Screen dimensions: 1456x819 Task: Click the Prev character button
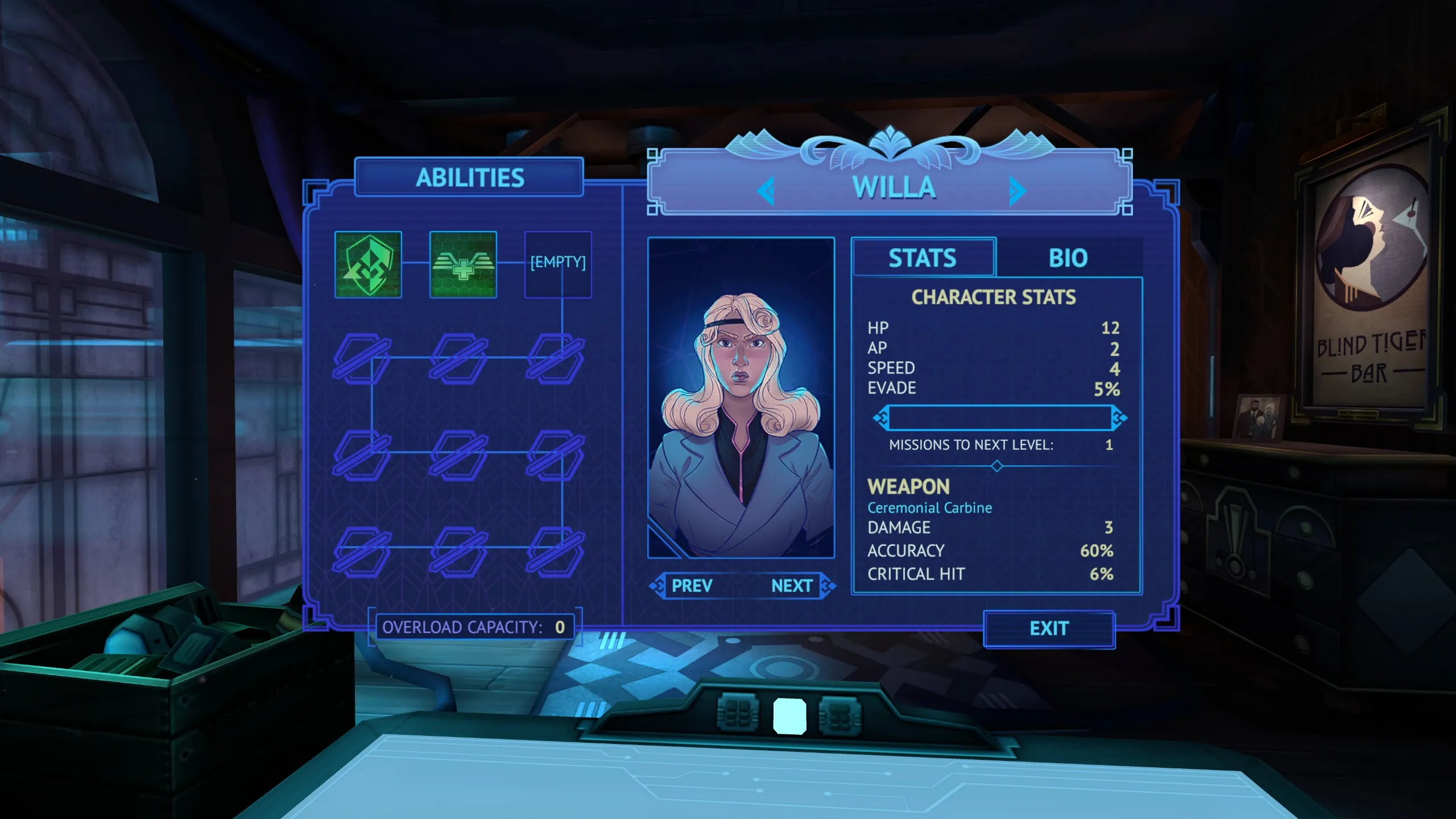[x=692, y=586]
